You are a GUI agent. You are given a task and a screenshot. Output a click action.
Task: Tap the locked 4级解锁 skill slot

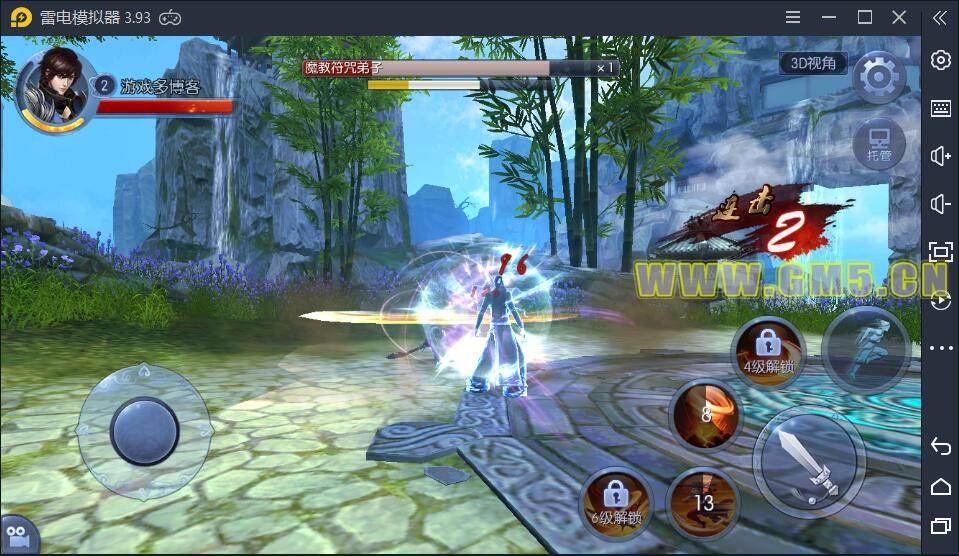click(768, 351)
